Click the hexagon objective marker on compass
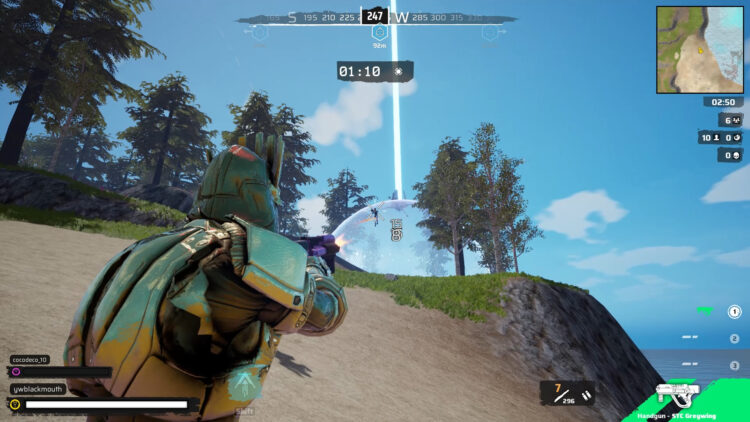 [x=379, y=32]
